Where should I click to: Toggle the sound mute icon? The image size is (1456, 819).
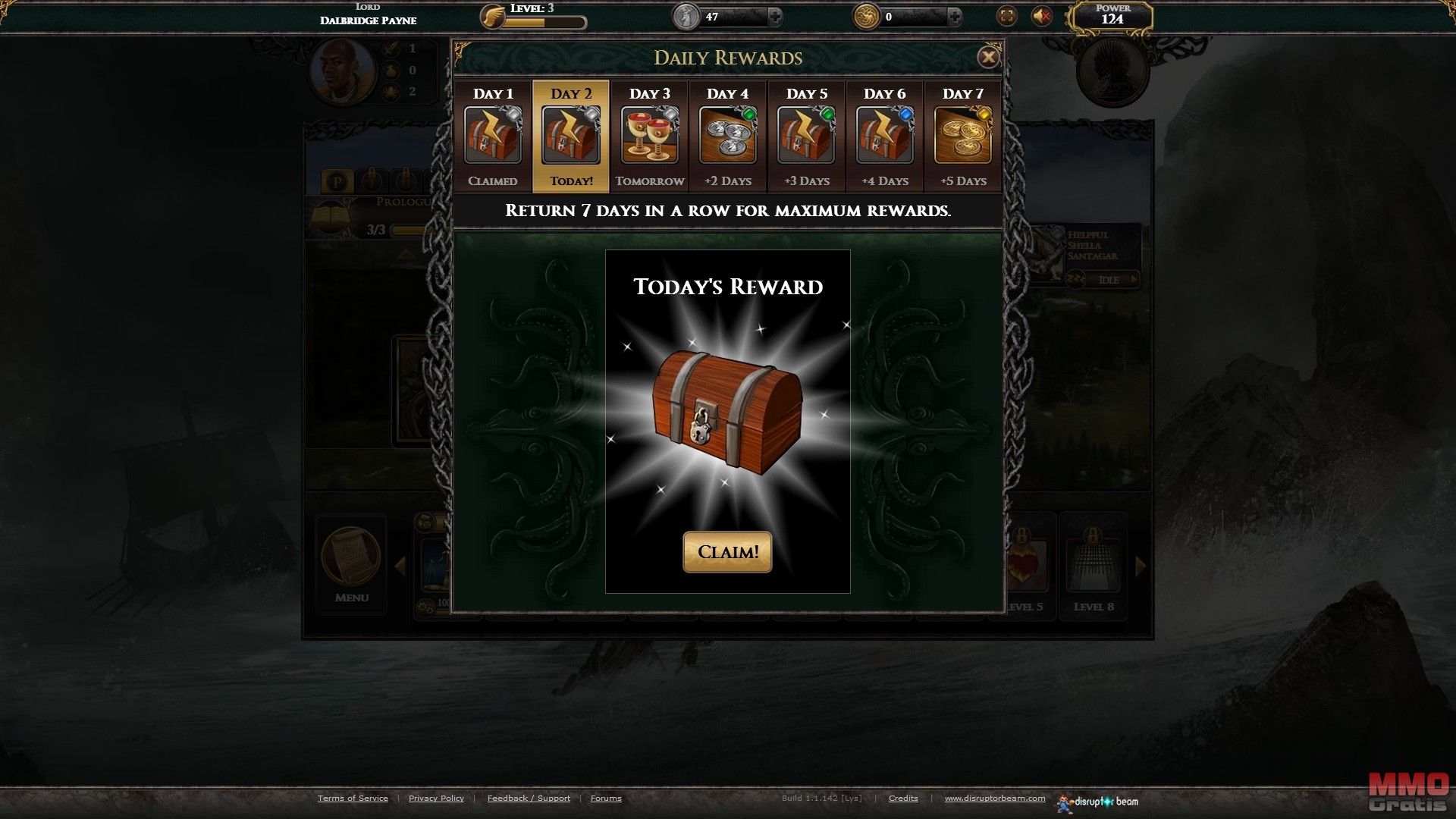[1042, 16]
